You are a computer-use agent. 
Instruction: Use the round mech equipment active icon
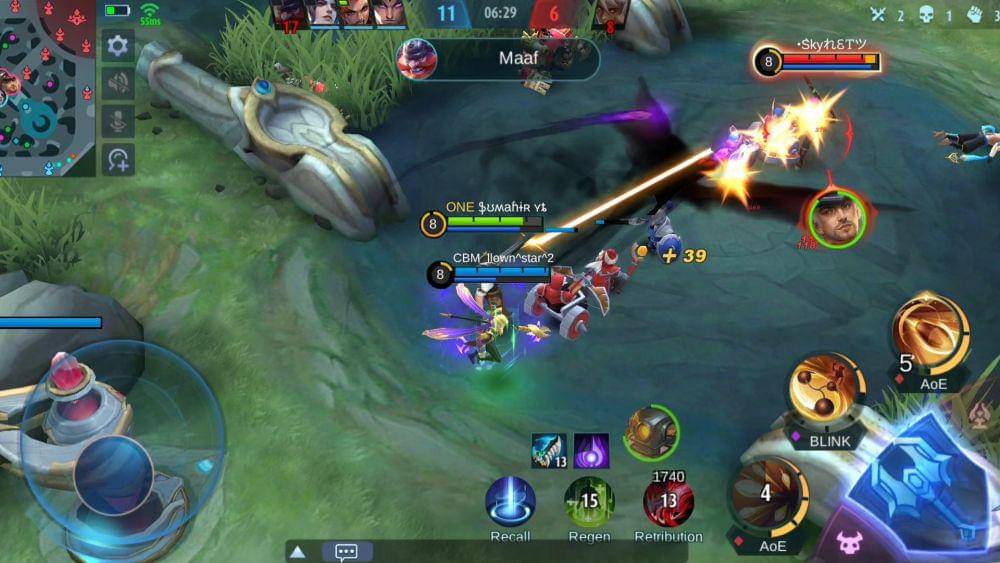coord(651,433)
